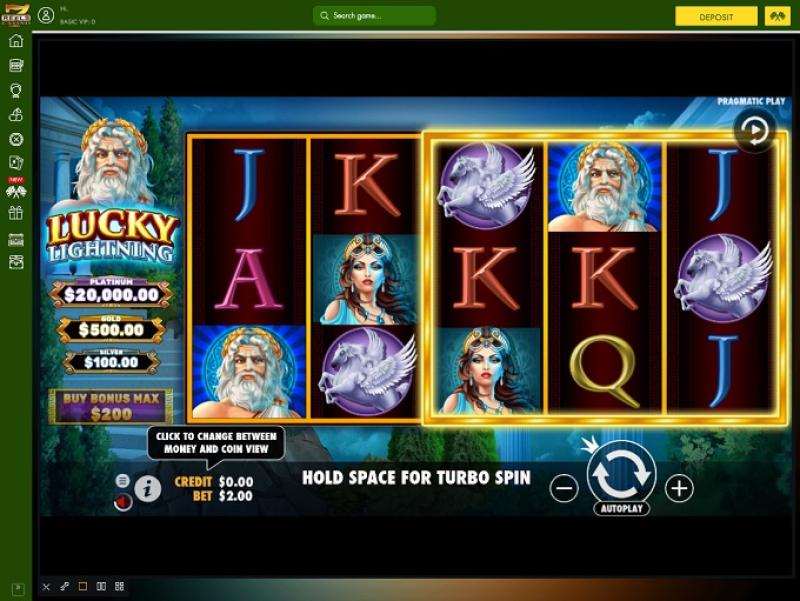The height and width of the screenshot is (601, 800).
Task: Open the game info paytable
Action: (148, 489)
